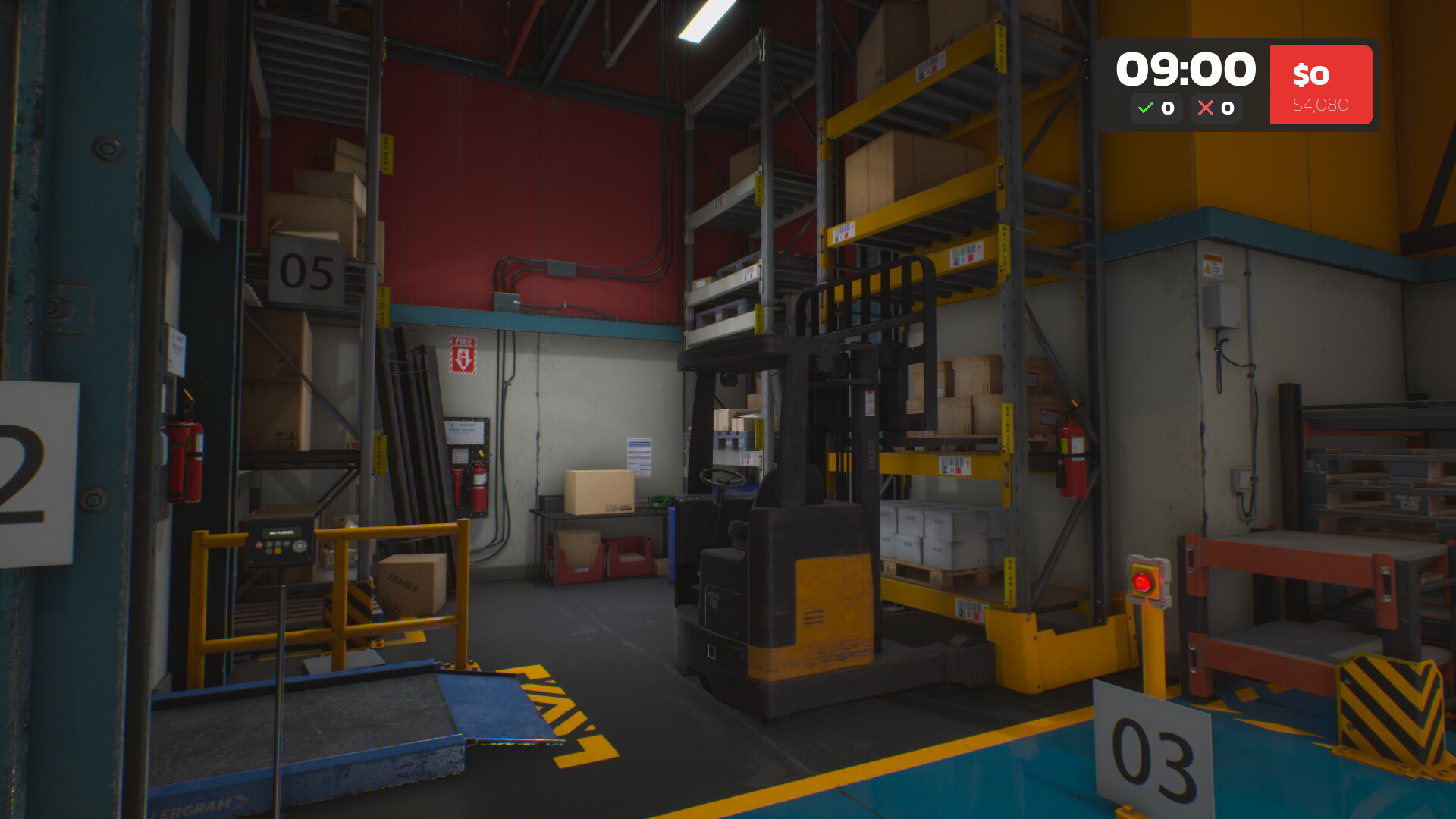
Task: Click the forklift steering wheel
Action: (724, 478)
